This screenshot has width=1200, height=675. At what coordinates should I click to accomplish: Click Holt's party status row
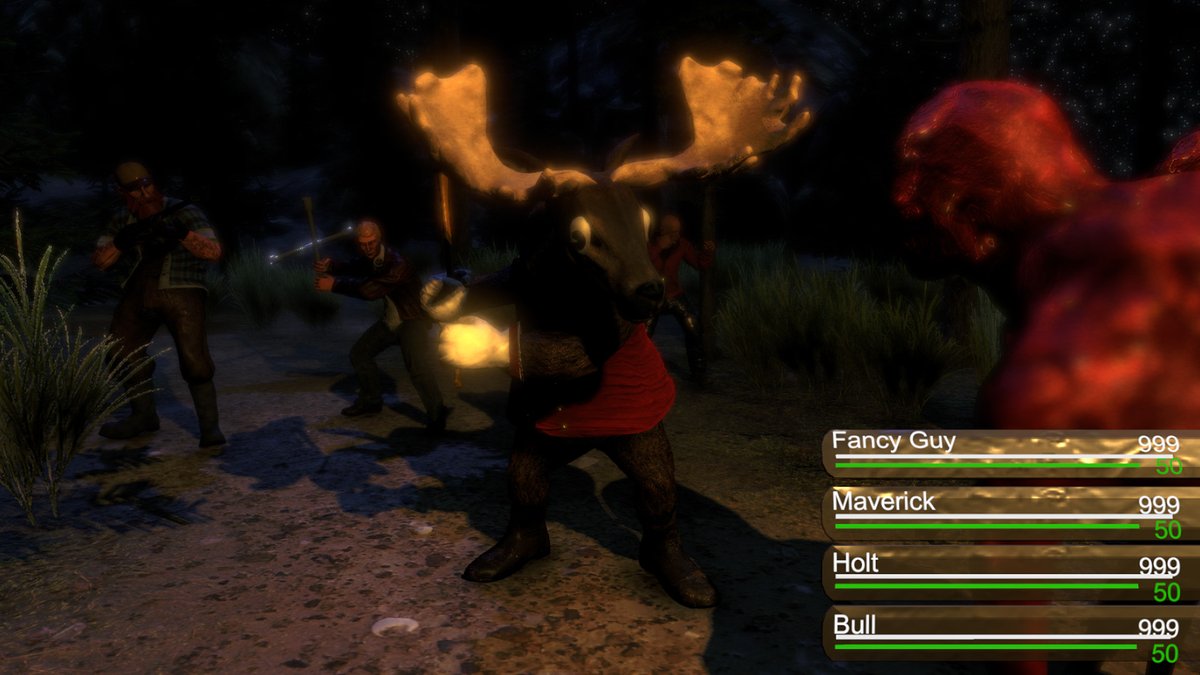point(1008,574)
